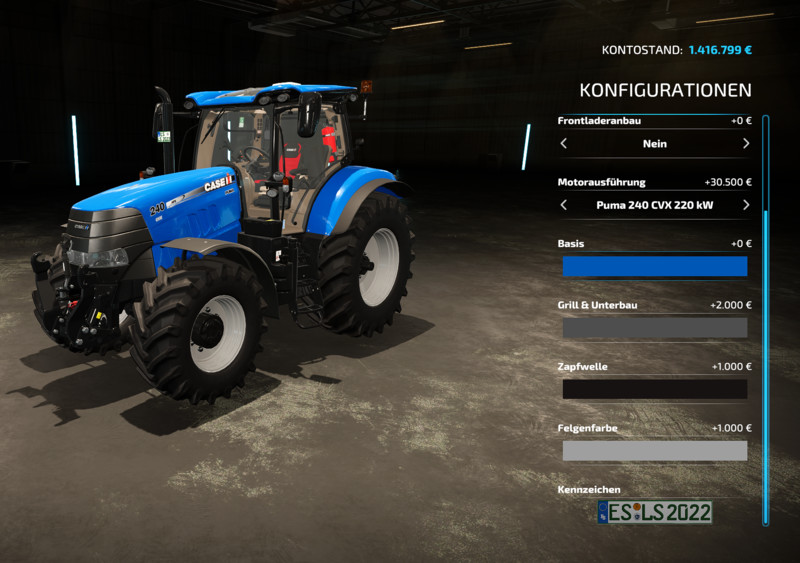Switch to next Motorausführung option
Image resolution: width=800 pixels, height=563 pixels.
tap(746, 205)
